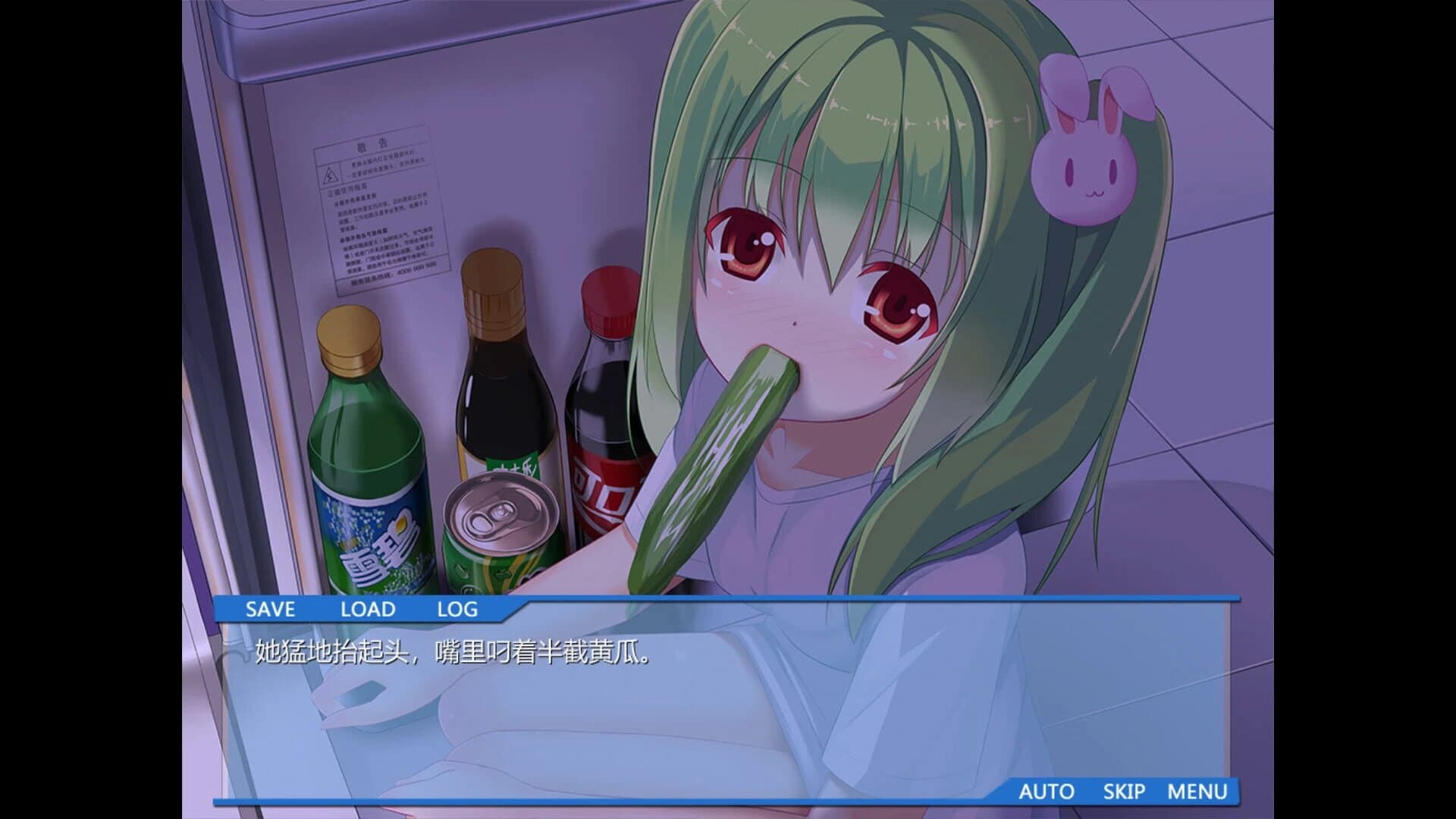Toggle SKIP mode to fast-forward dialogue
Image resolution: width=1456 pixels, height=819 pixels.
point(1125,791)
